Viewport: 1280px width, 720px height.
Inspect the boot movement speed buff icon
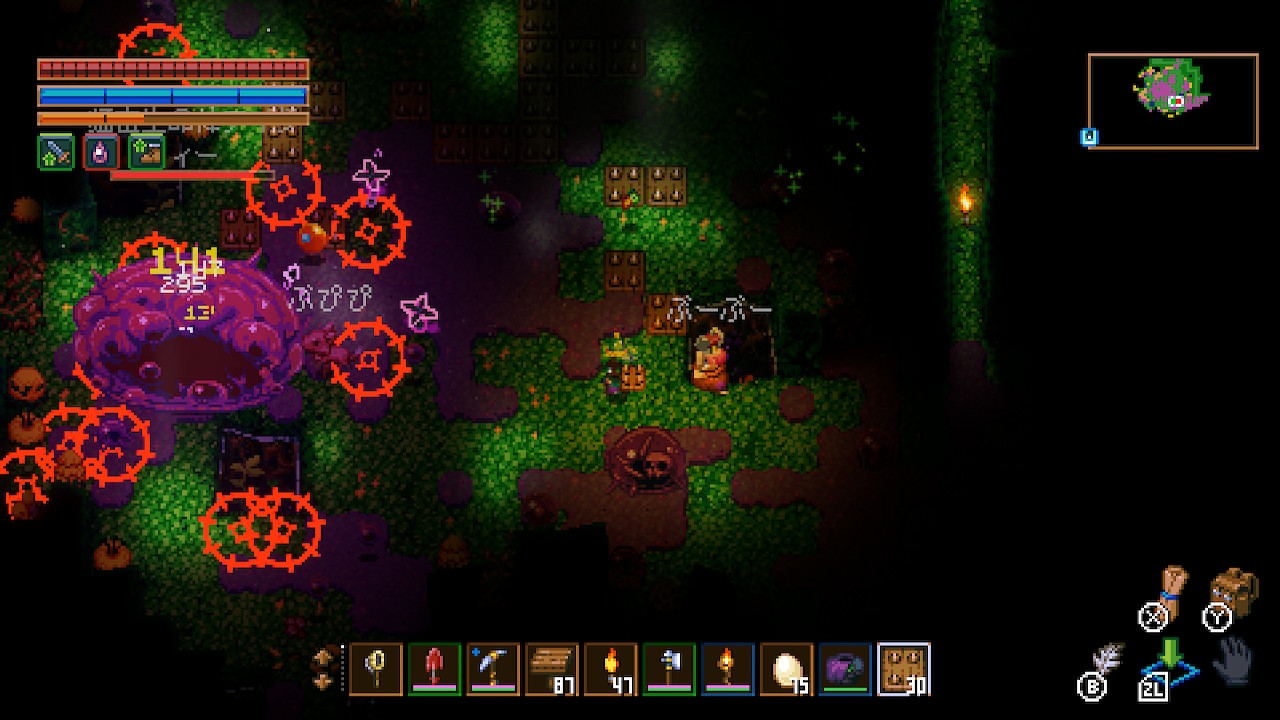pos(147,152)
